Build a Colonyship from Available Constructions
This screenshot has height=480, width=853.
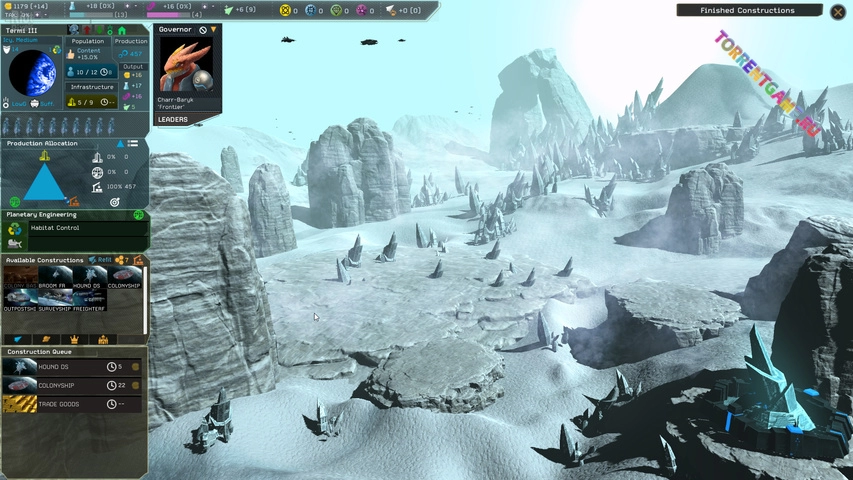pyautogui.click(x=124, y=278)
